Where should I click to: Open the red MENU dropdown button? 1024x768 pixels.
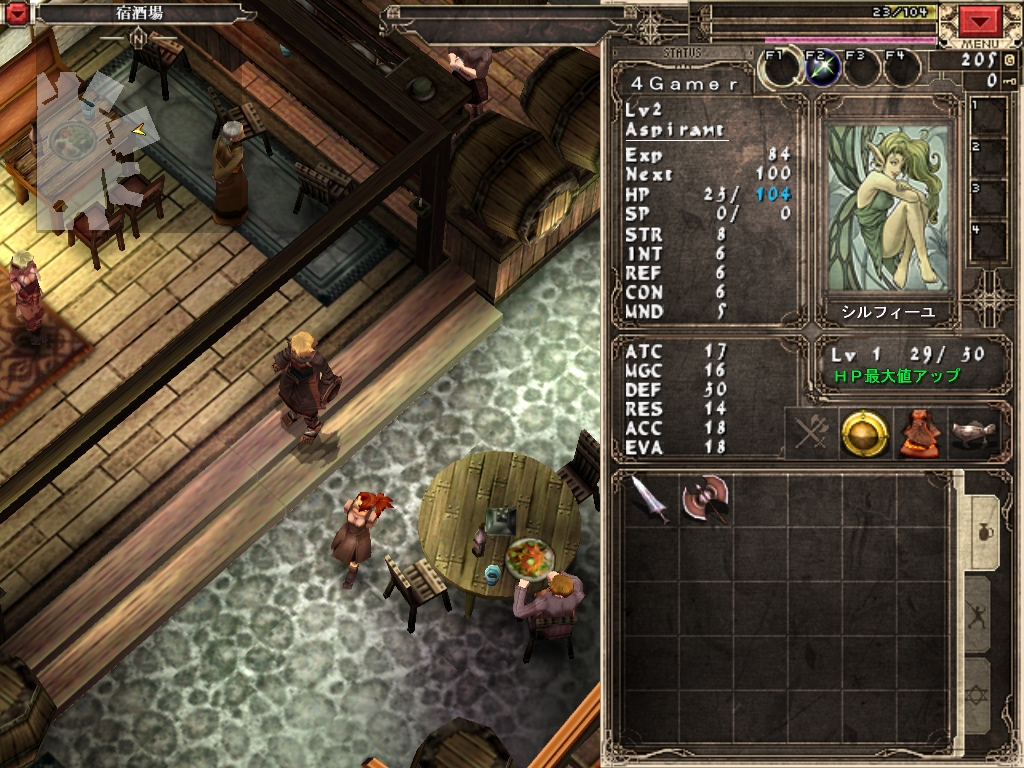(981, 21)
